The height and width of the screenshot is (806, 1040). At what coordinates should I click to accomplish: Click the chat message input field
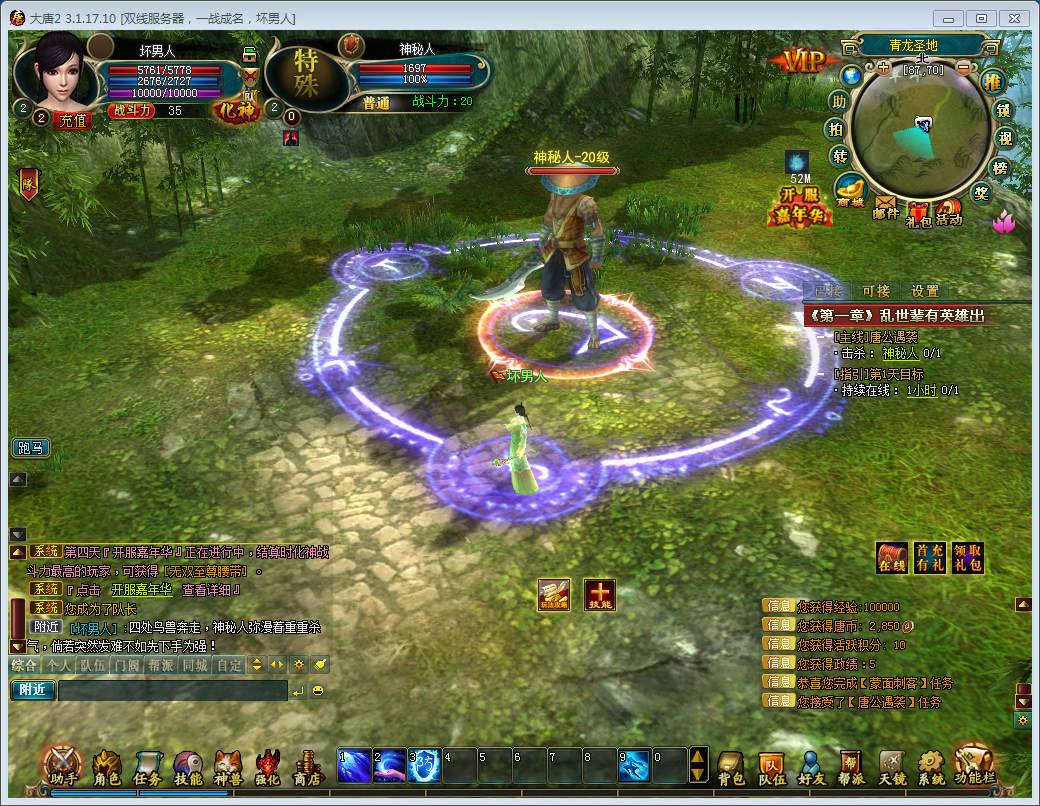172,690
